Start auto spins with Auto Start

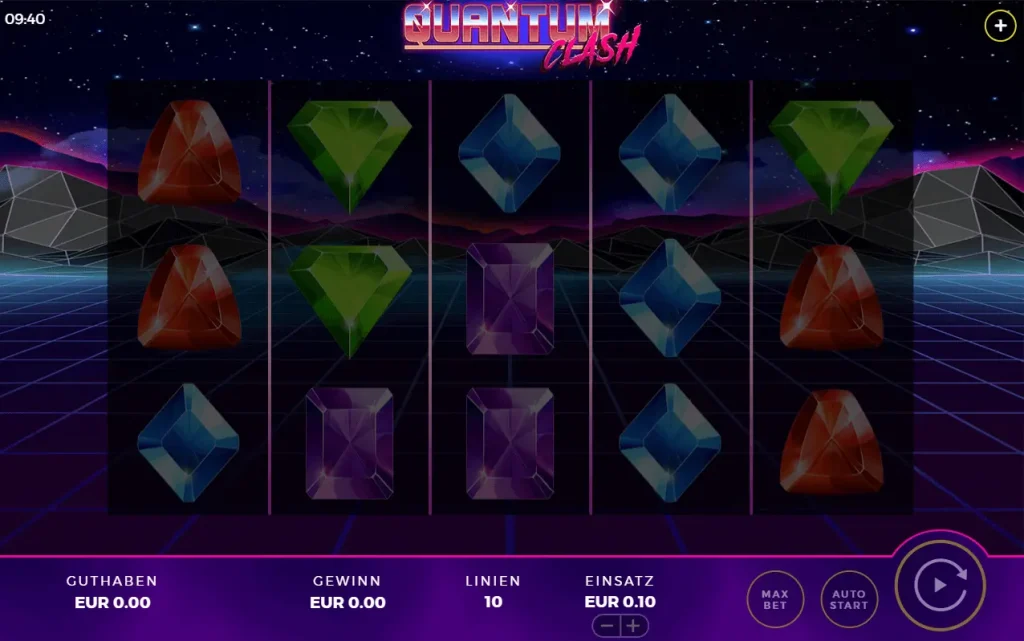[849, 599]
